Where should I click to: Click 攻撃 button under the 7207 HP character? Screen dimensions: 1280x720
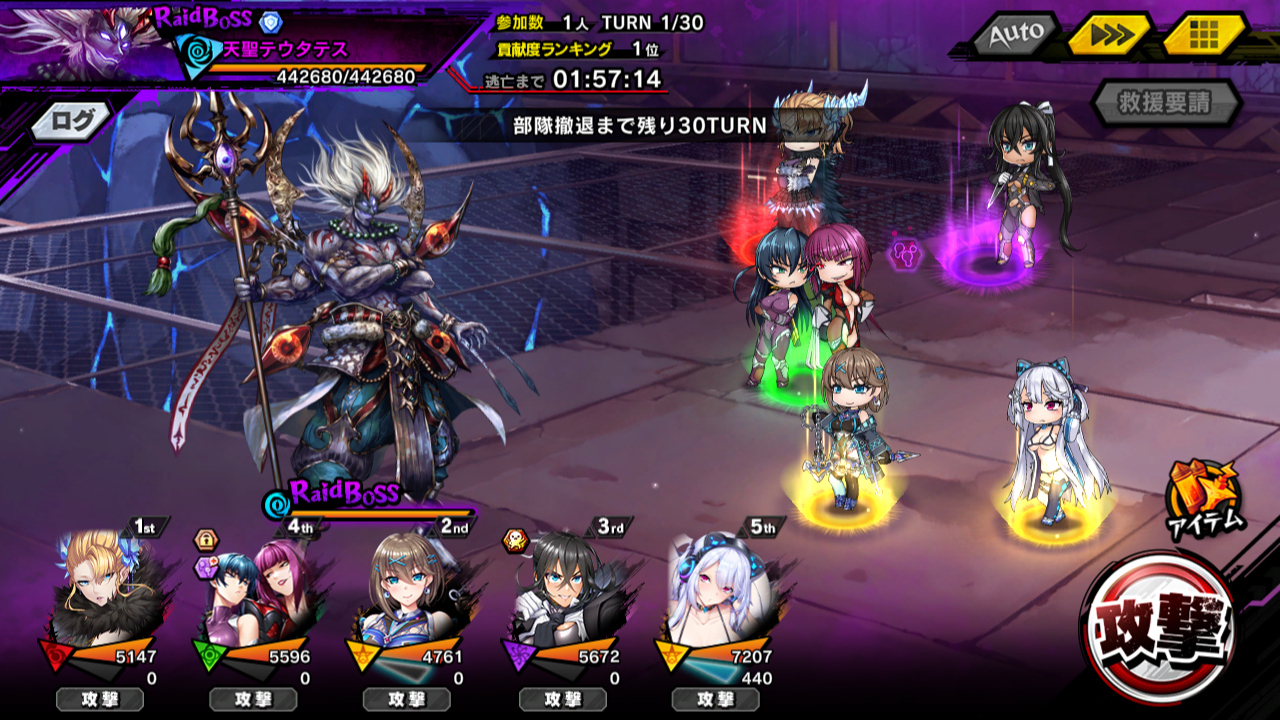(715, 699)
